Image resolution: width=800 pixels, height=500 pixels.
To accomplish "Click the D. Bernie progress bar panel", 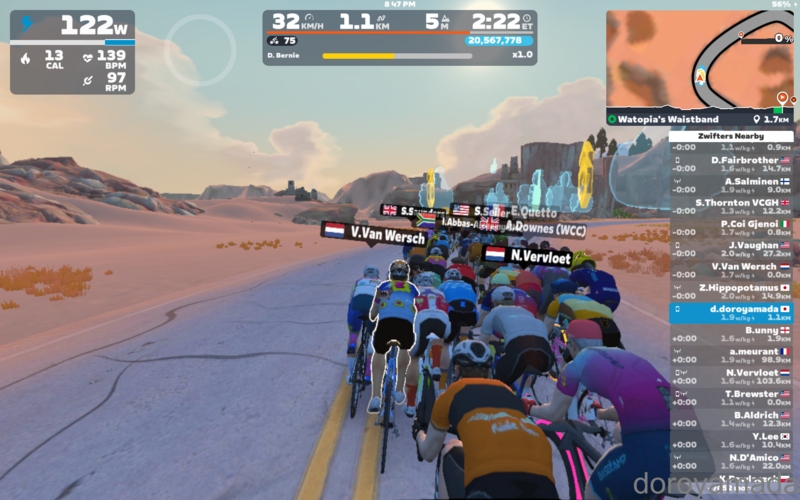I will (x=400, y=55).
